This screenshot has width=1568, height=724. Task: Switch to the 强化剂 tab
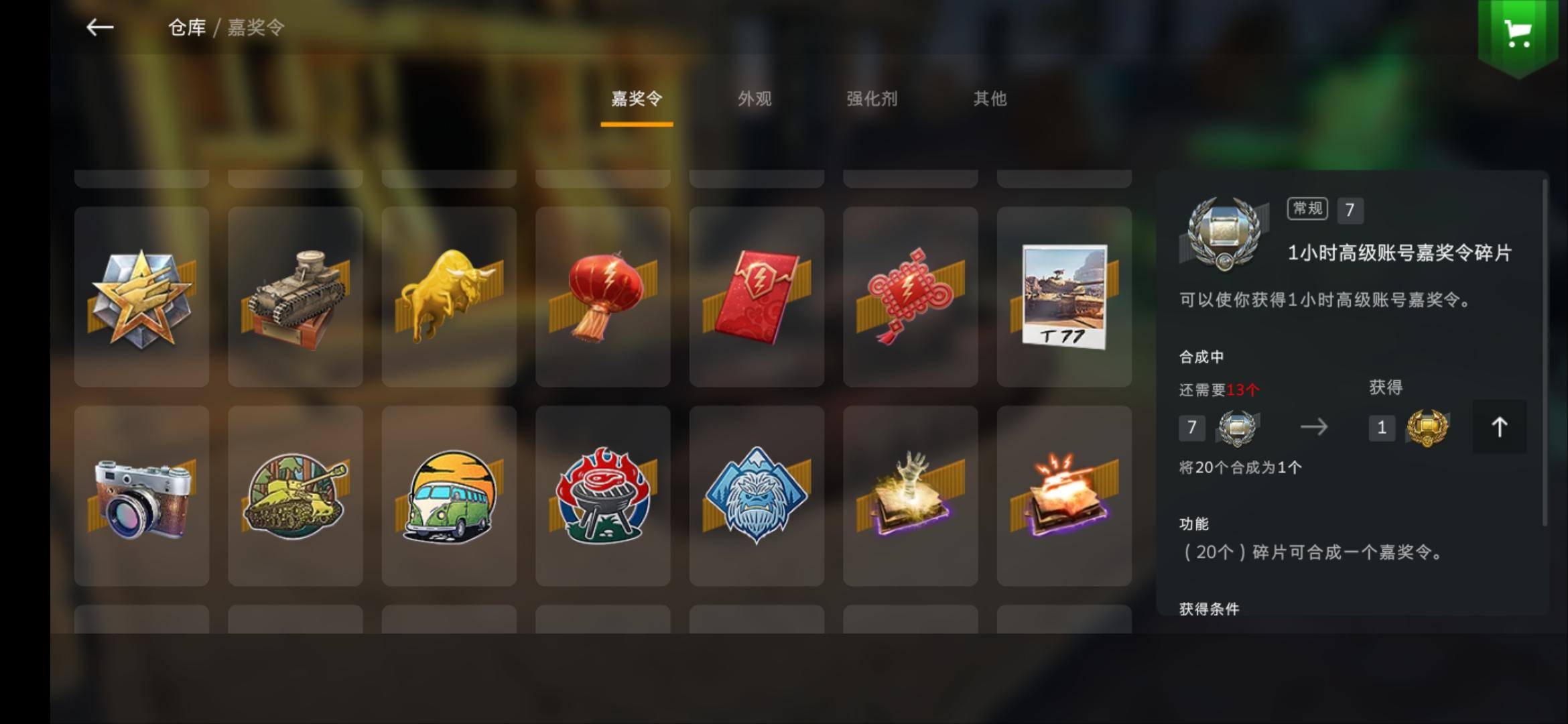click(x=872, y=99)
